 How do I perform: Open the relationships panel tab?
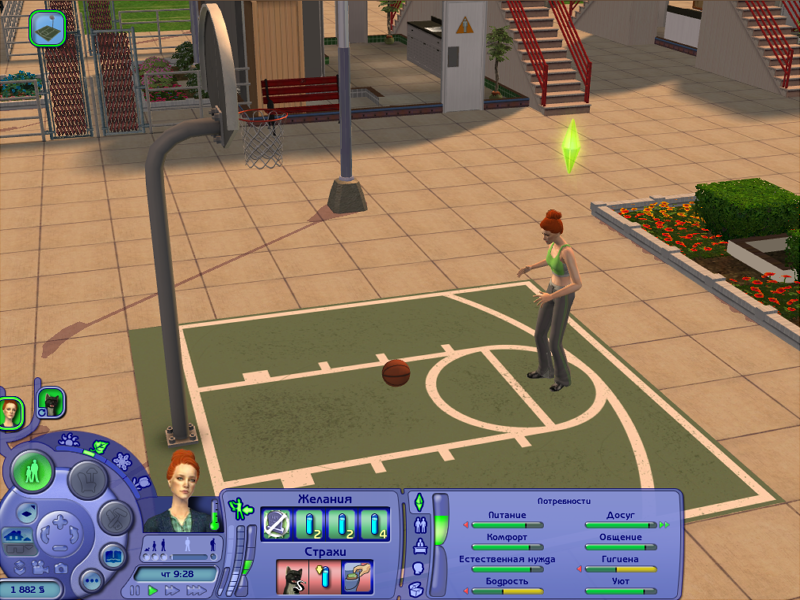[x=418, y=523]
